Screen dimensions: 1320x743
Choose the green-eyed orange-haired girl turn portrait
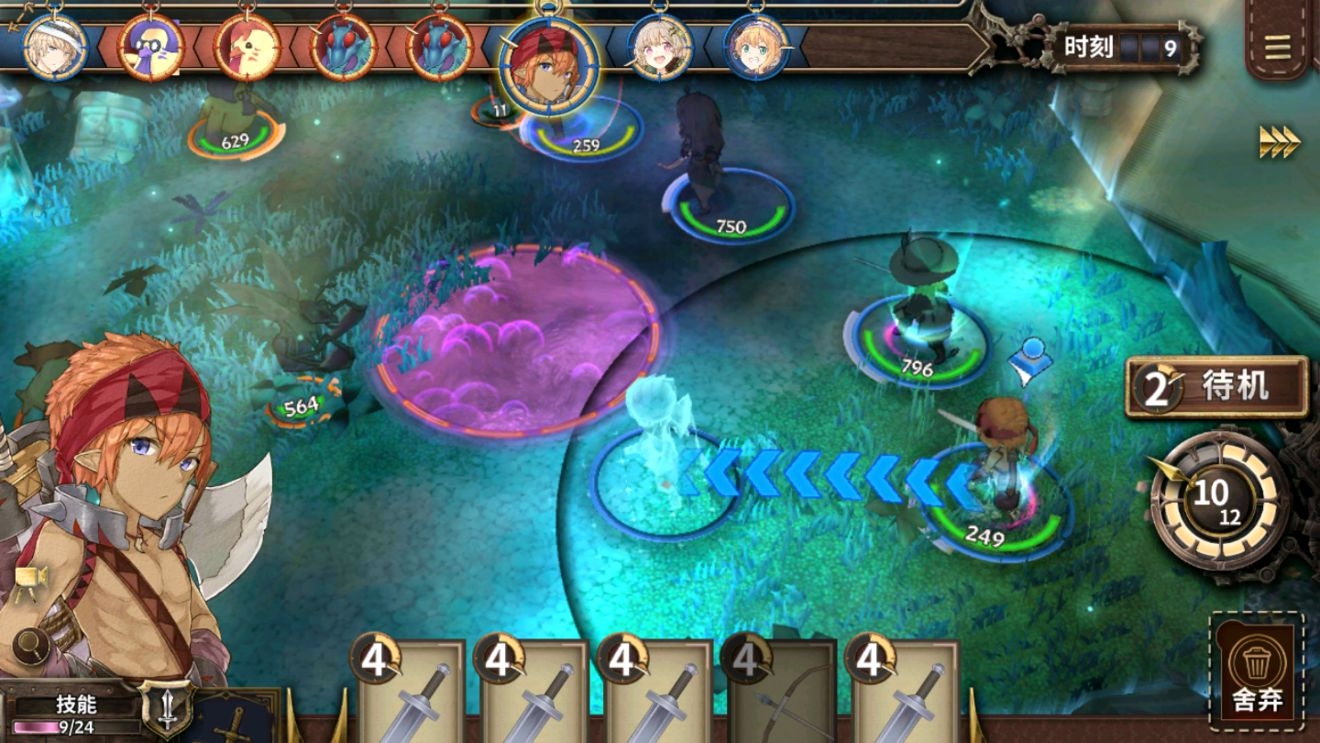tap(757, 46)
